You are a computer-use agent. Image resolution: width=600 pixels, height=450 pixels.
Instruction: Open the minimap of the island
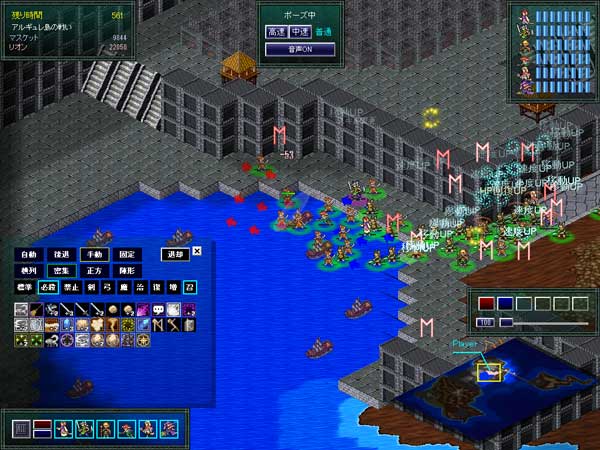point(488,380)
